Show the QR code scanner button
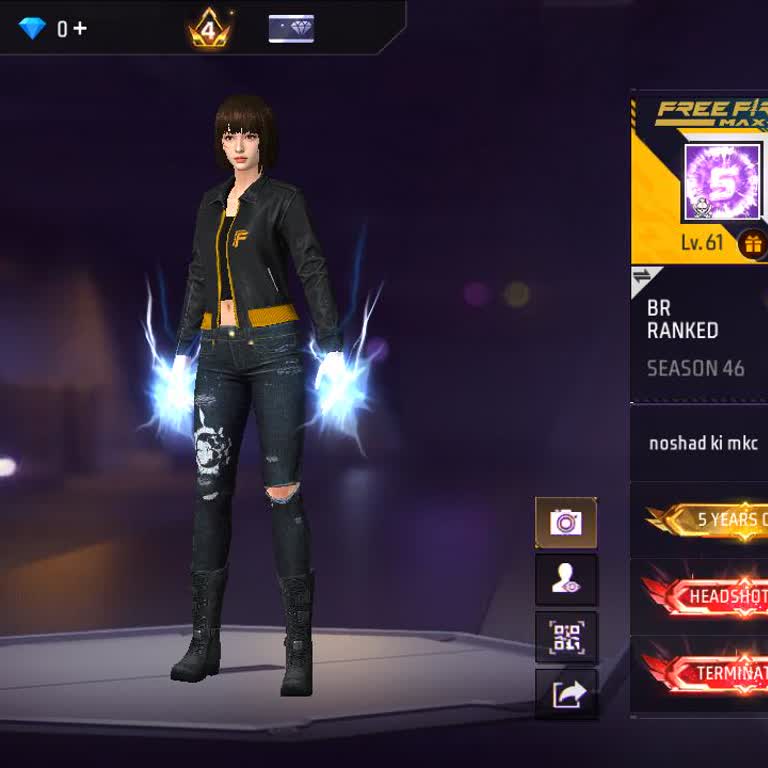This screenshot has height=768, width=768. tap(566, 637)
